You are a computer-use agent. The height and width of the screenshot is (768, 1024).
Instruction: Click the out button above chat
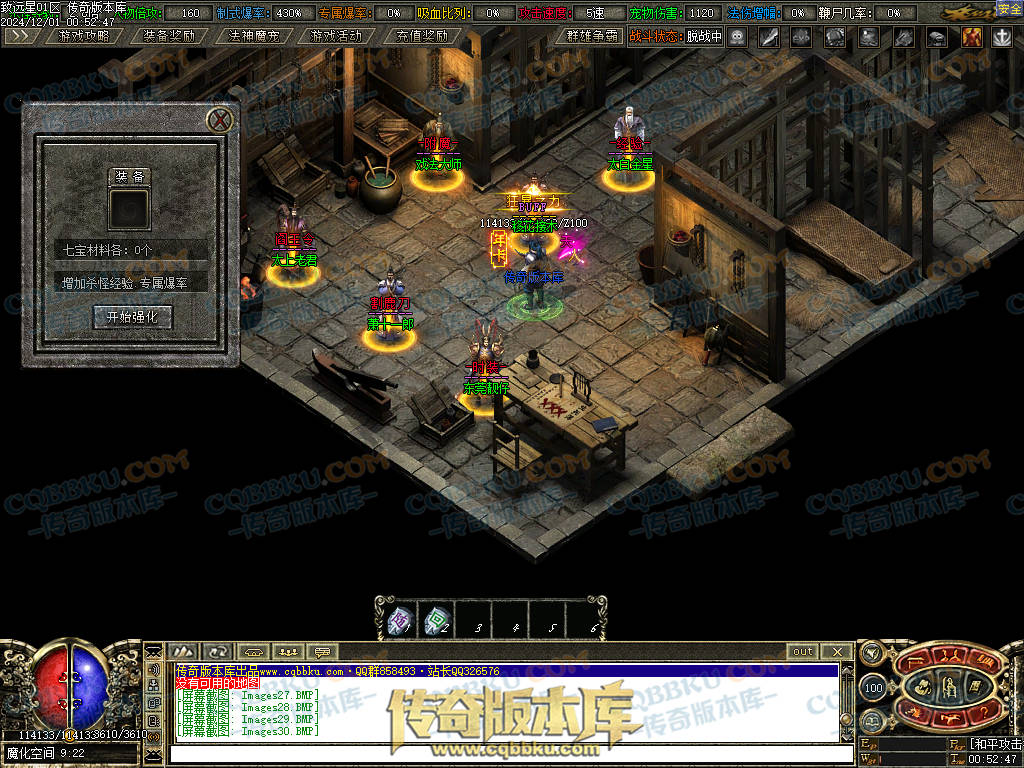coord(803,652)
